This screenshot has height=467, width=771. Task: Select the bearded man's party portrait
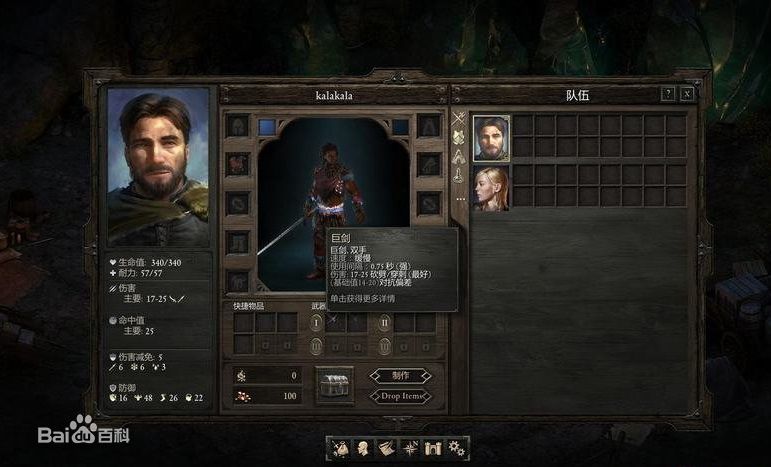(490, 137)
